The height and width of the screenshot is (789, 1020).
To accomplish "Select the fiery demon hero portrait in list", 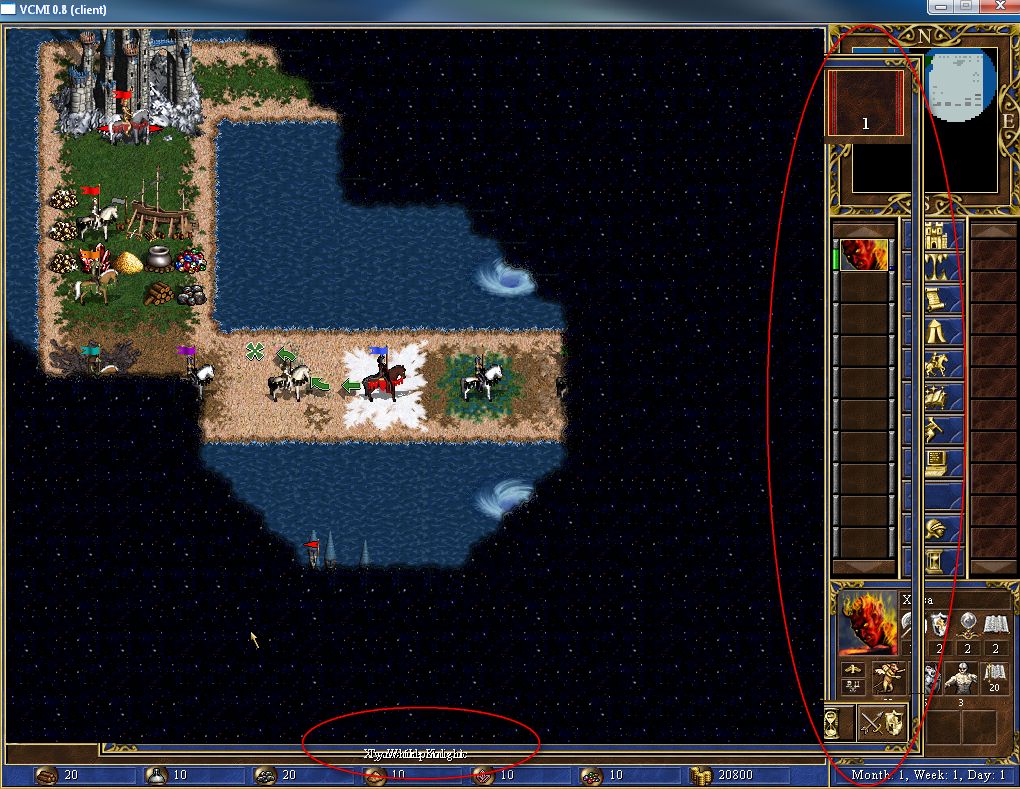I will pos(863,255).
